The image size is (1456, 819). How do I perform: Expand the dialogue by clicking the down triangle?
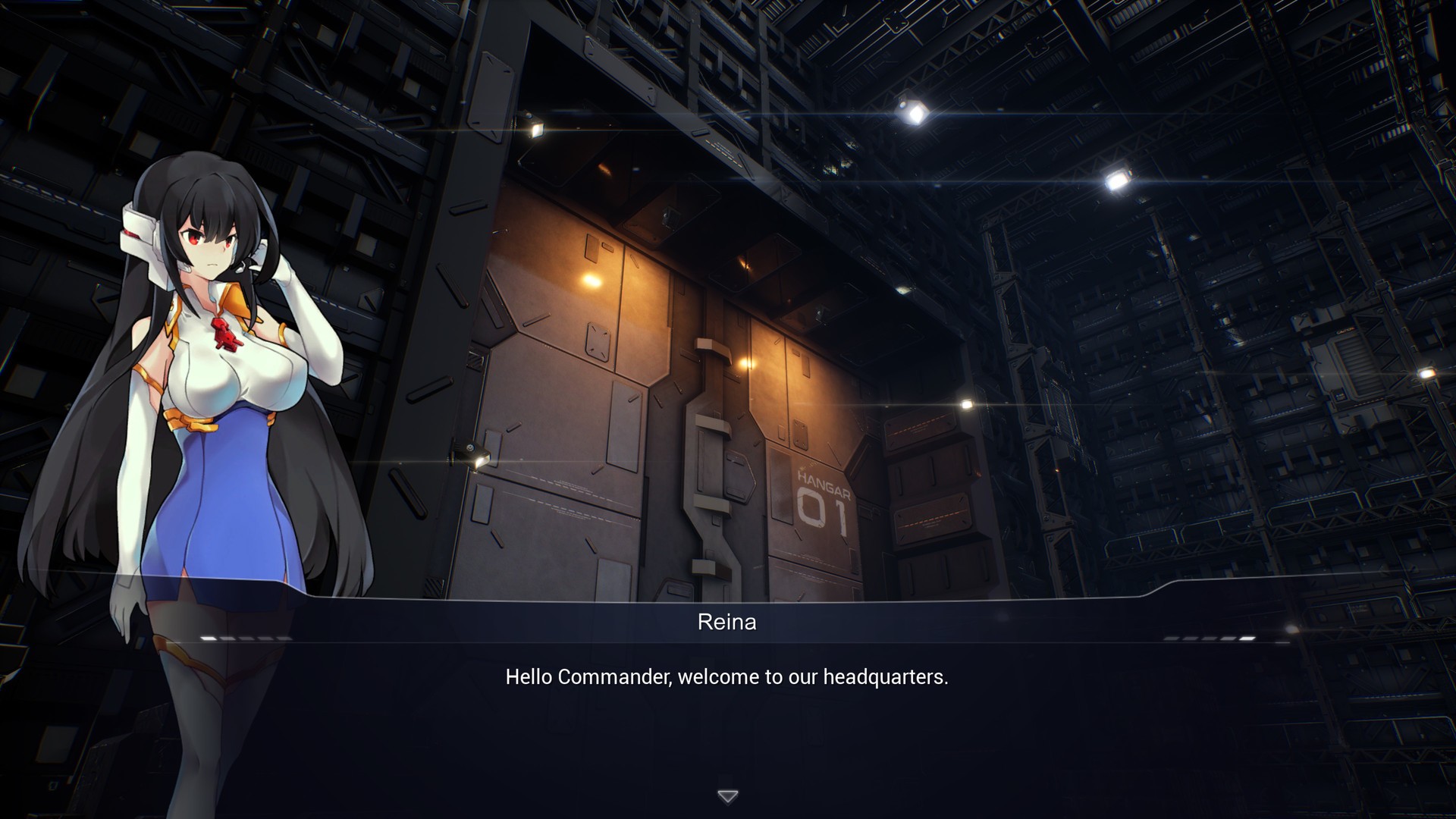coord(727,795)
